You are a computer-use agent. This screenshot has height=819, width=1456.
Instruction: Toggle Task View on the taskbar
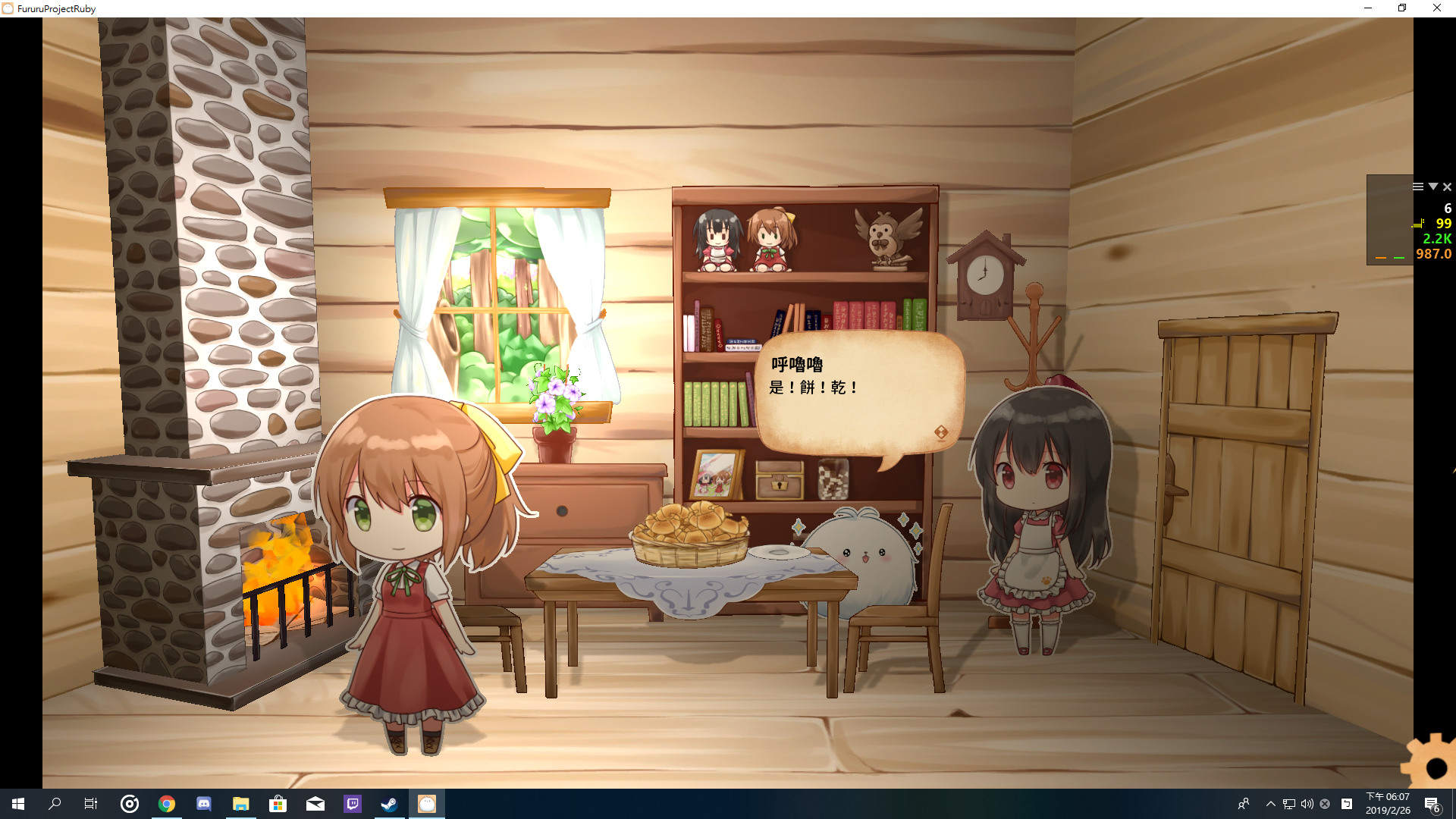90,805
